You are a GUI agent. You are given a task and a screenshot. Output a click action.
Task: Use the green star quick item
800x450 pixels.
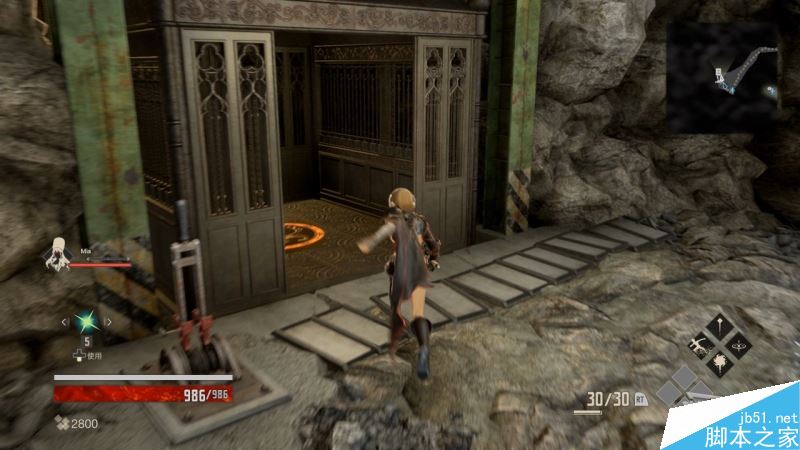pos(87,321)
